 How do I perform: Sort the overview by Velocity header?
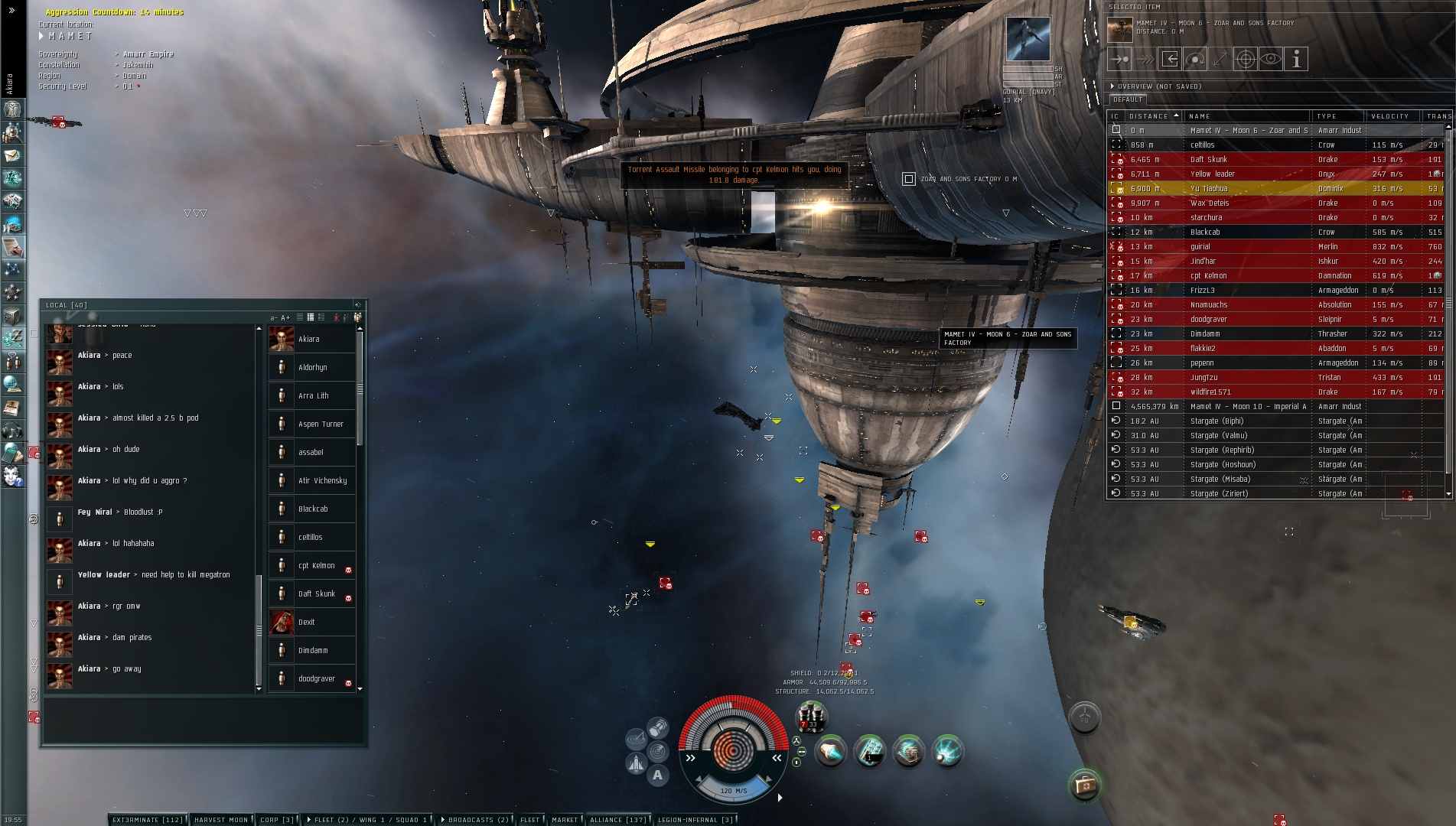click(x=1389, y=116)
